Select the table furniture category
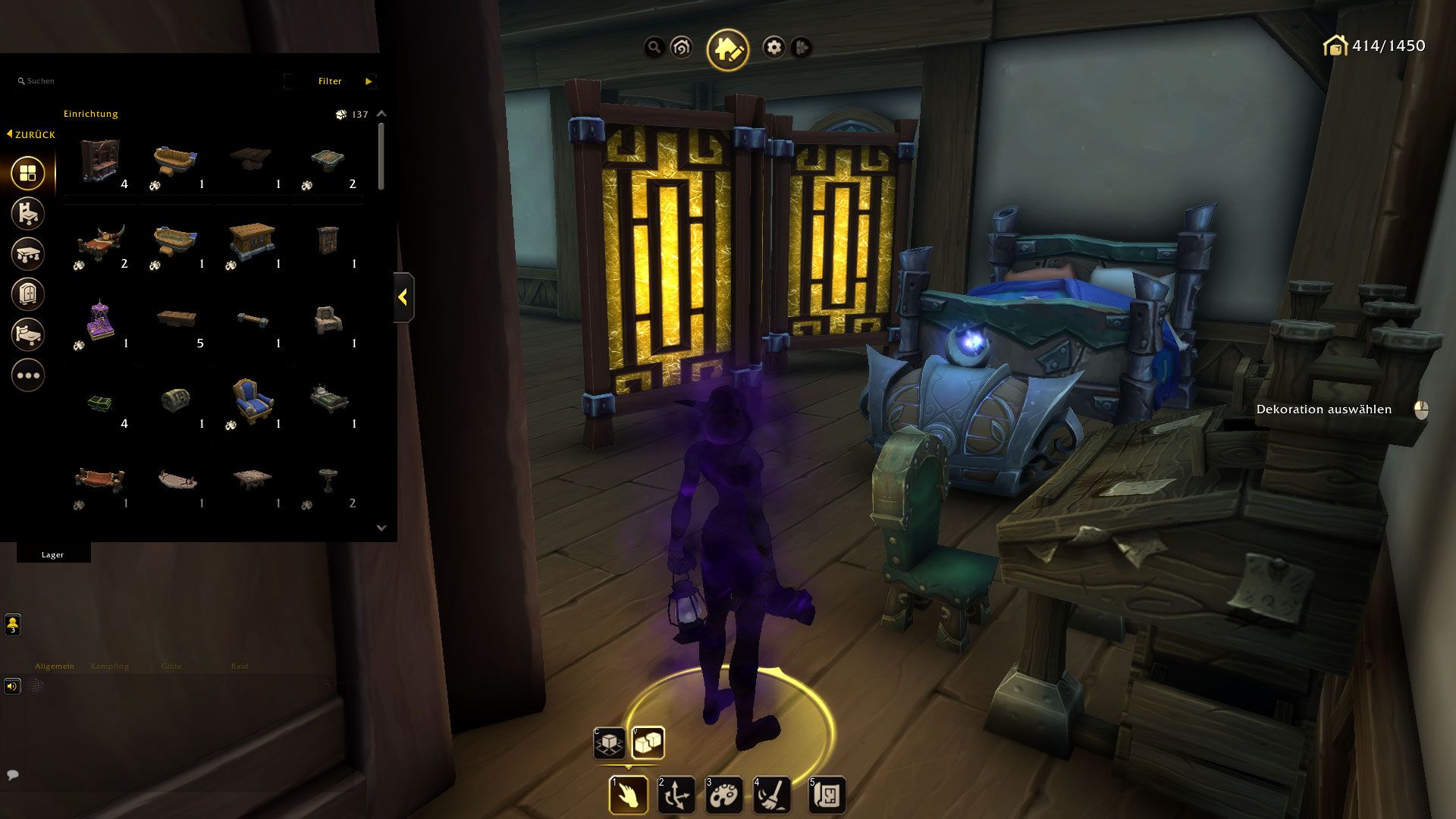This screenshot has height=819, width=1456. pos(28,254)
